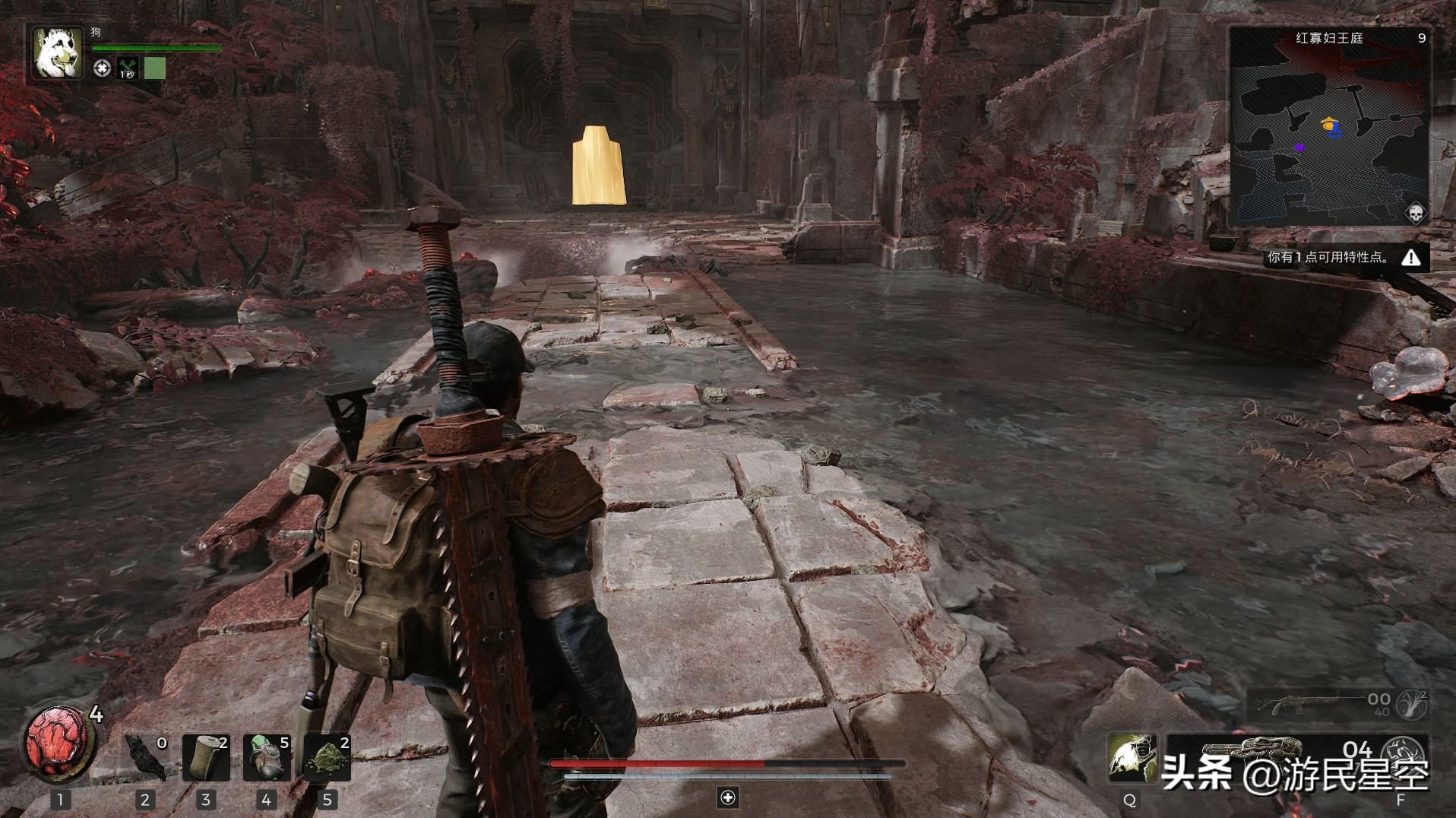Activate the handgun's weapon mod icon

pyautogui.click(x=1403, y=753)
